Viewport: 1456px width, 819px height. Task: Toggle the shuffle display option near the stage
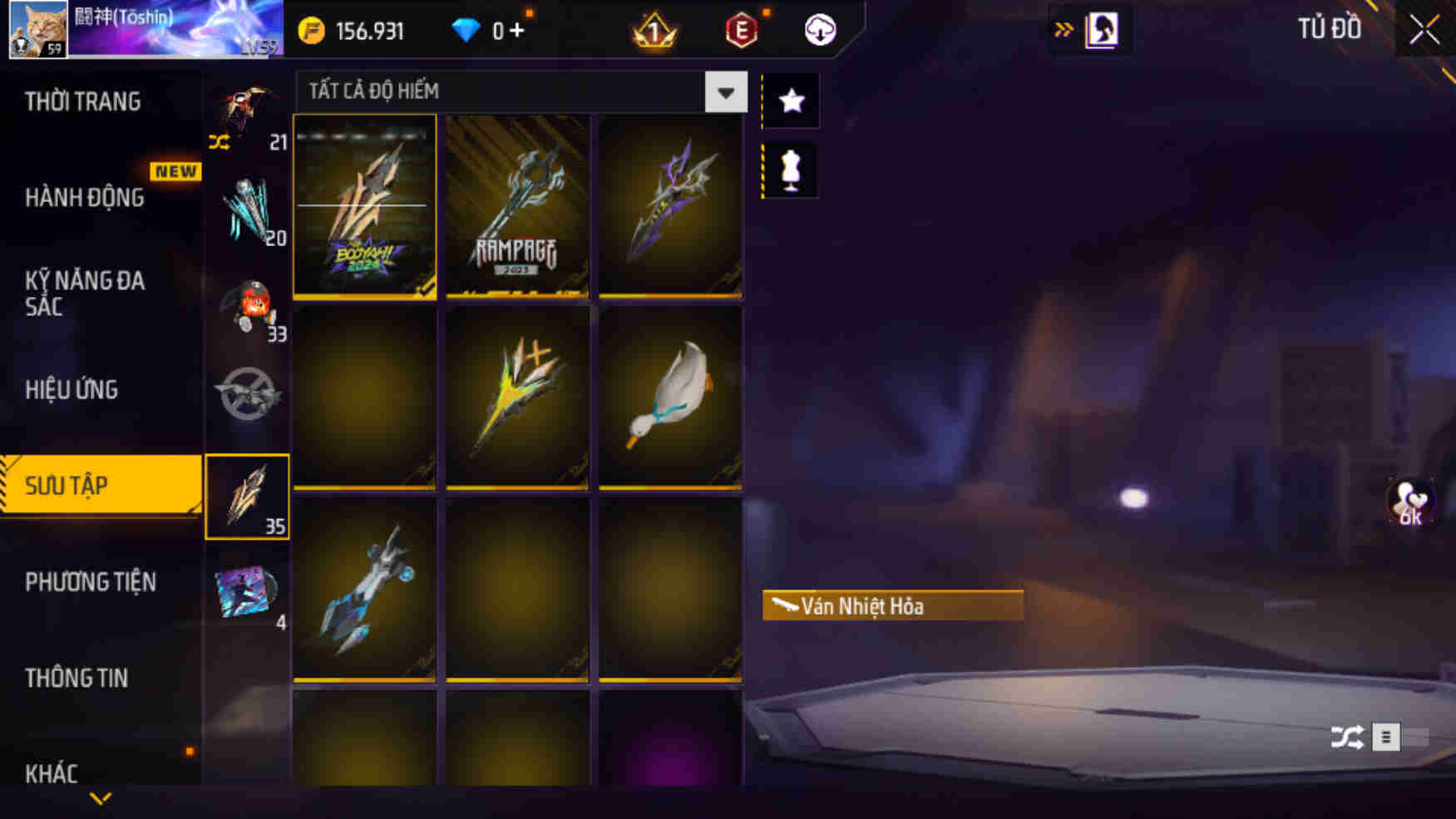coord(1348,736)
